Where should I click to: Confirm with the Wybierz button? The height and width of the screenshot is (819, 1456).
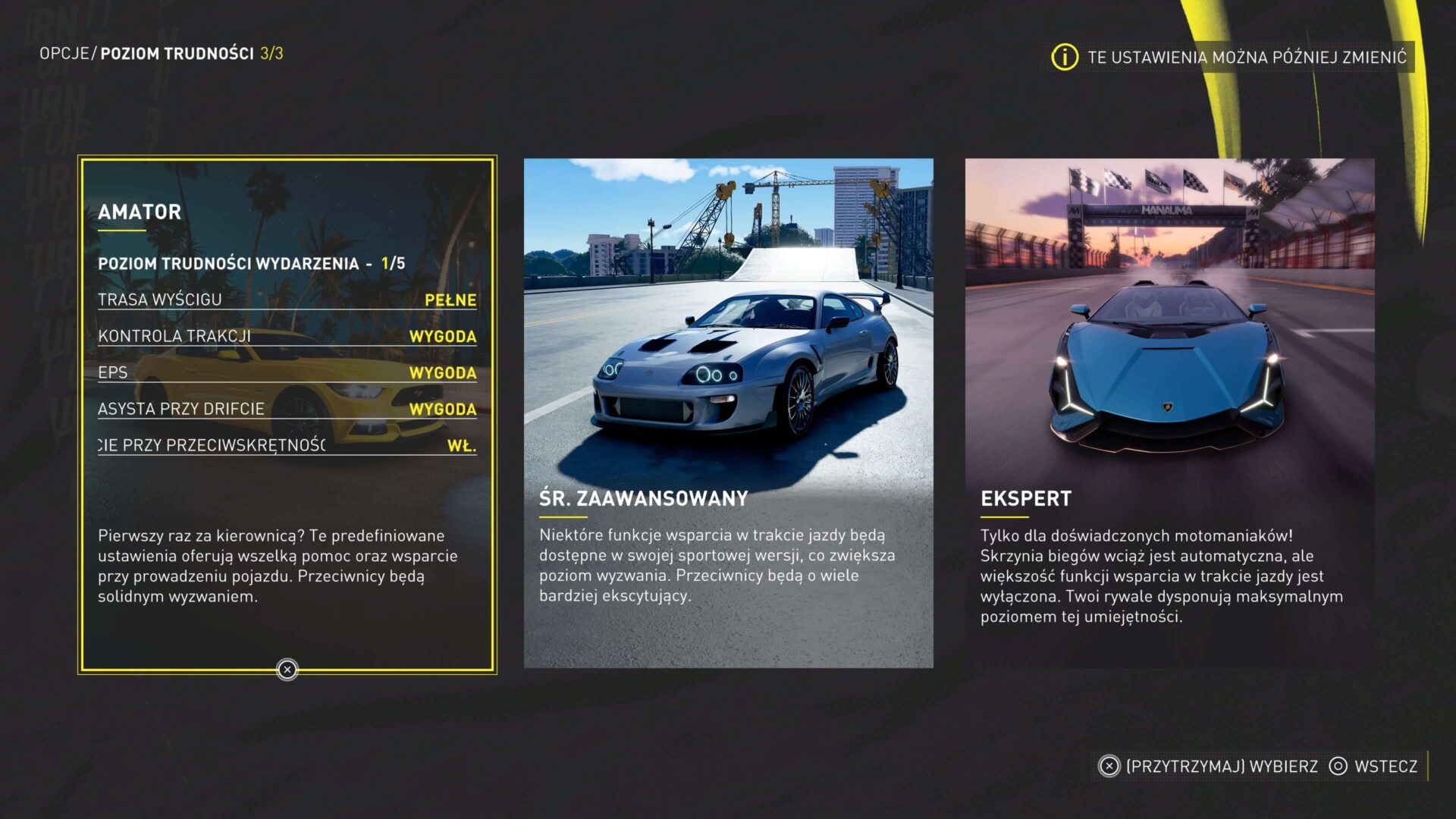coord(1209,766)
